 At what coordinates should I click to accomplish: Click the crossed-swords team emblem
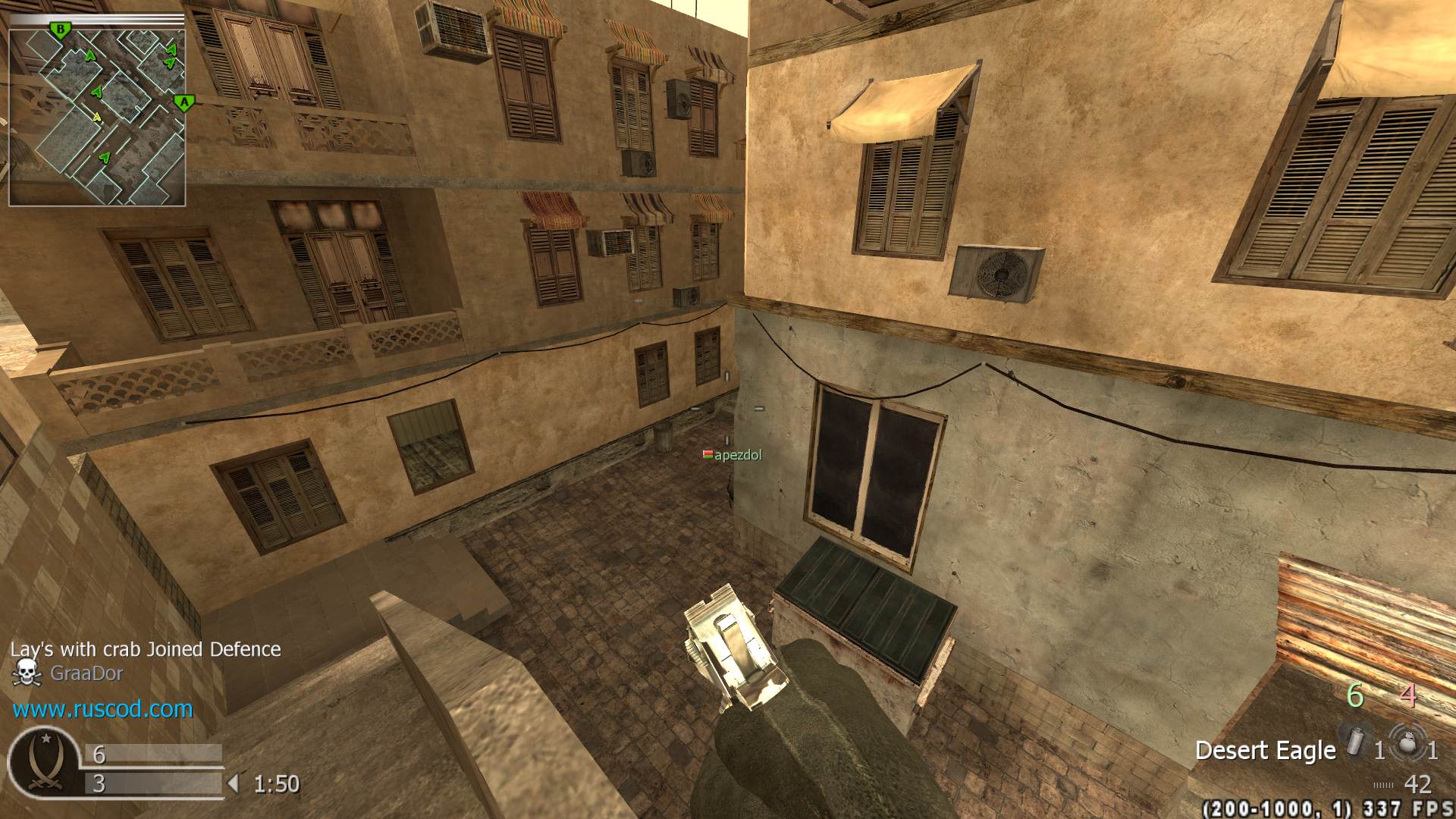43,761
